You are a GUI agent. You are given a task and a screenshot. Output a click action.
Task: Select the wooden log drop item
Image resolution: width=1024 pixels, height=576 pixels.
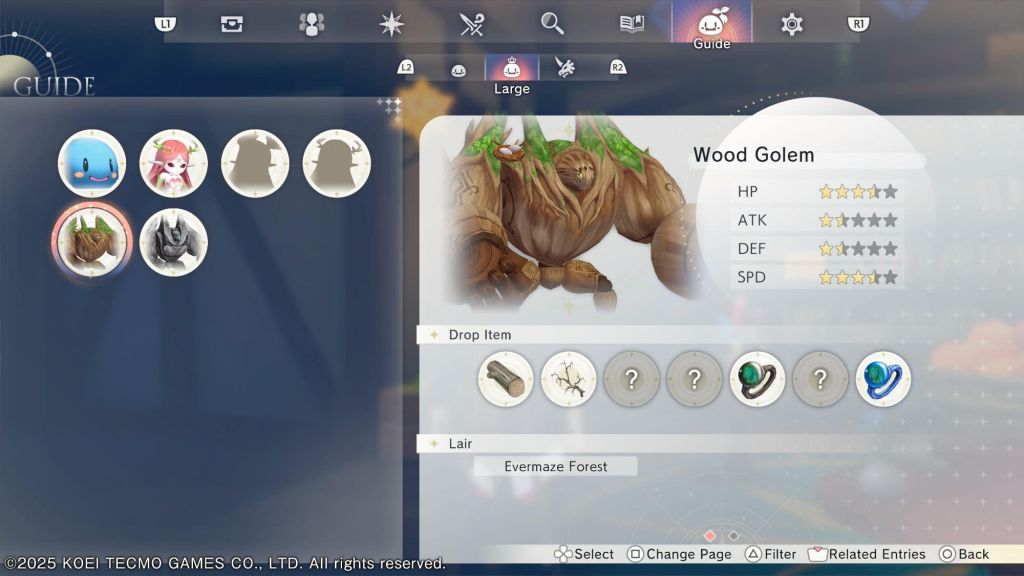click(506, 379)
